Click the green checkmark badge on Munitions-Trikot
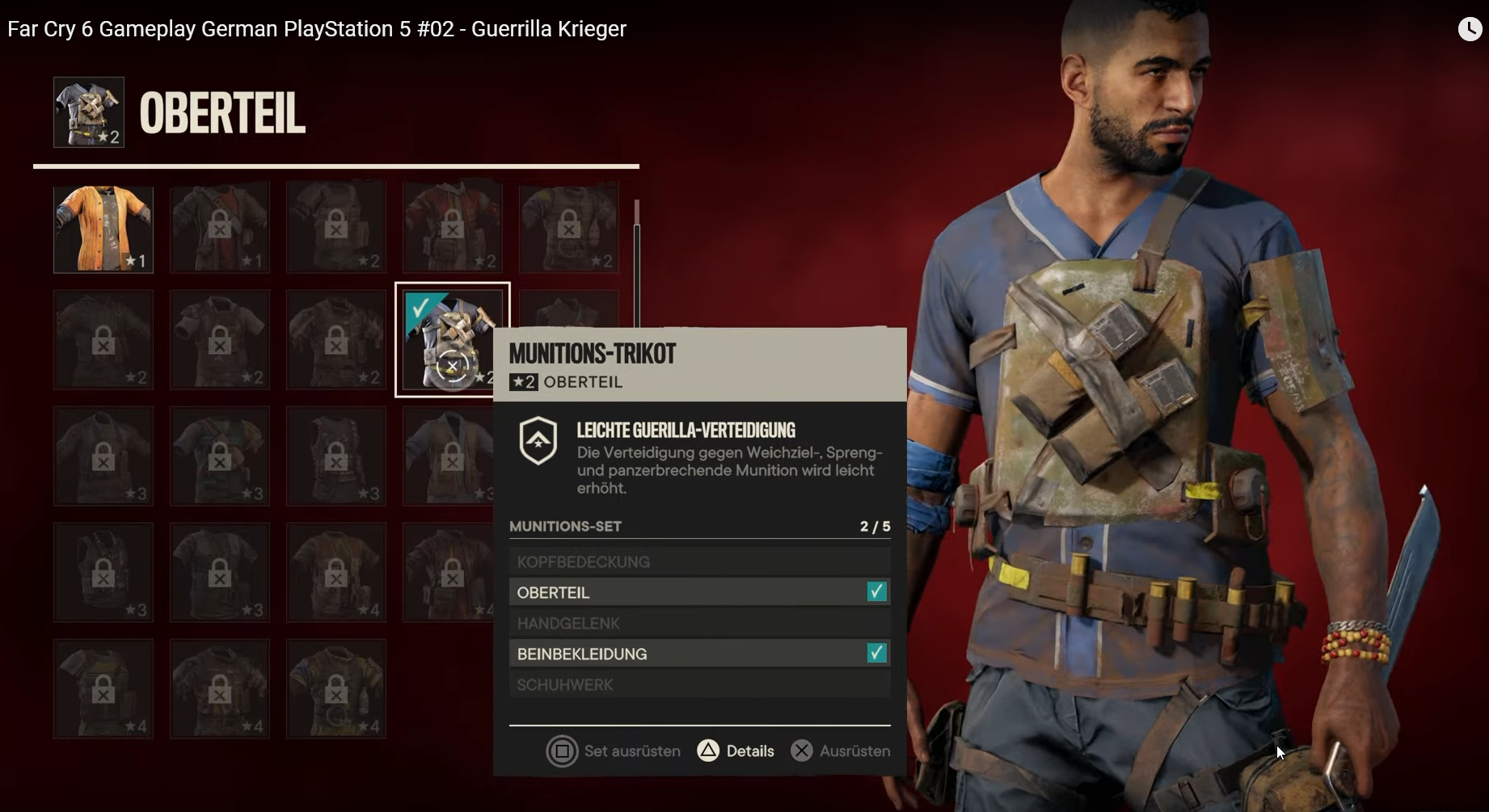The height and width of the screenshot is (812, 1489). click(x=420, y=308)
